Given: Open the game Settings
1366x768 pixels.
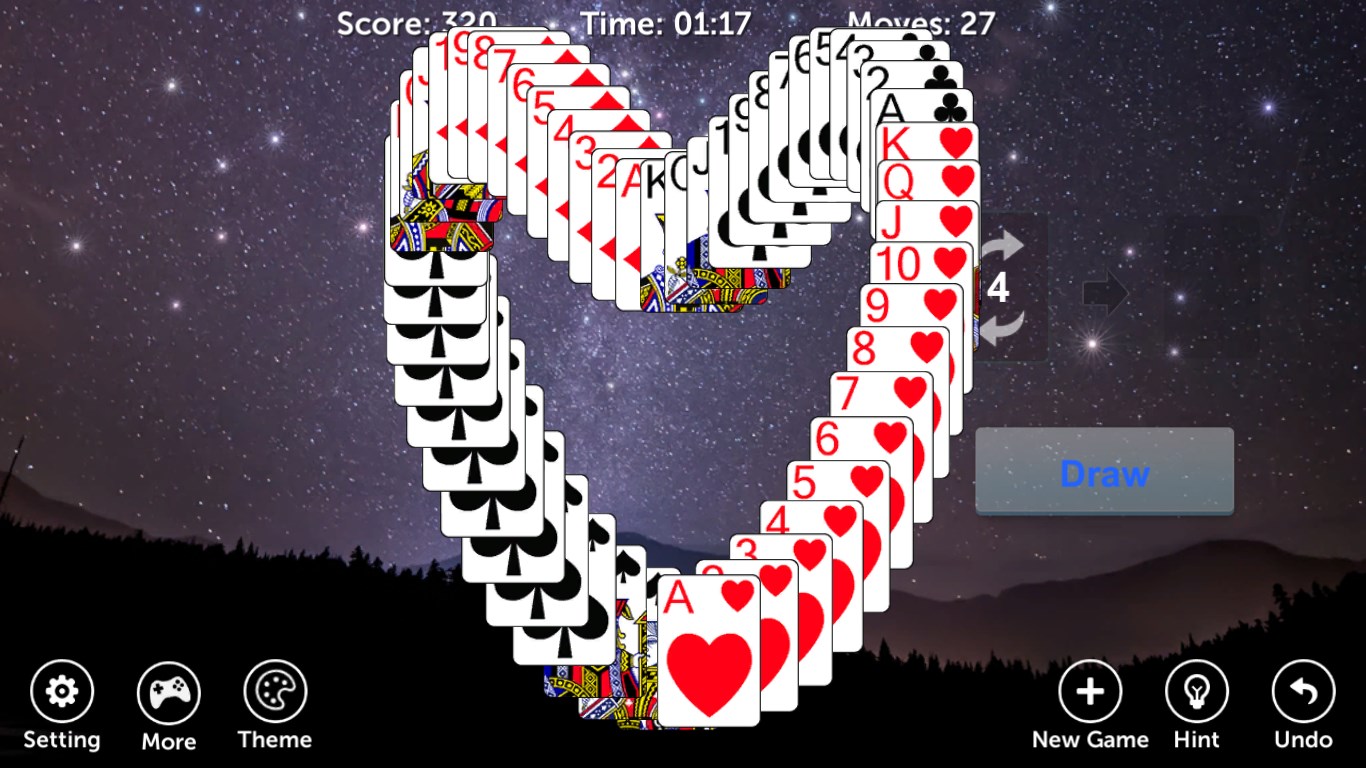Looking at the screenshot, I should [62, 689].
